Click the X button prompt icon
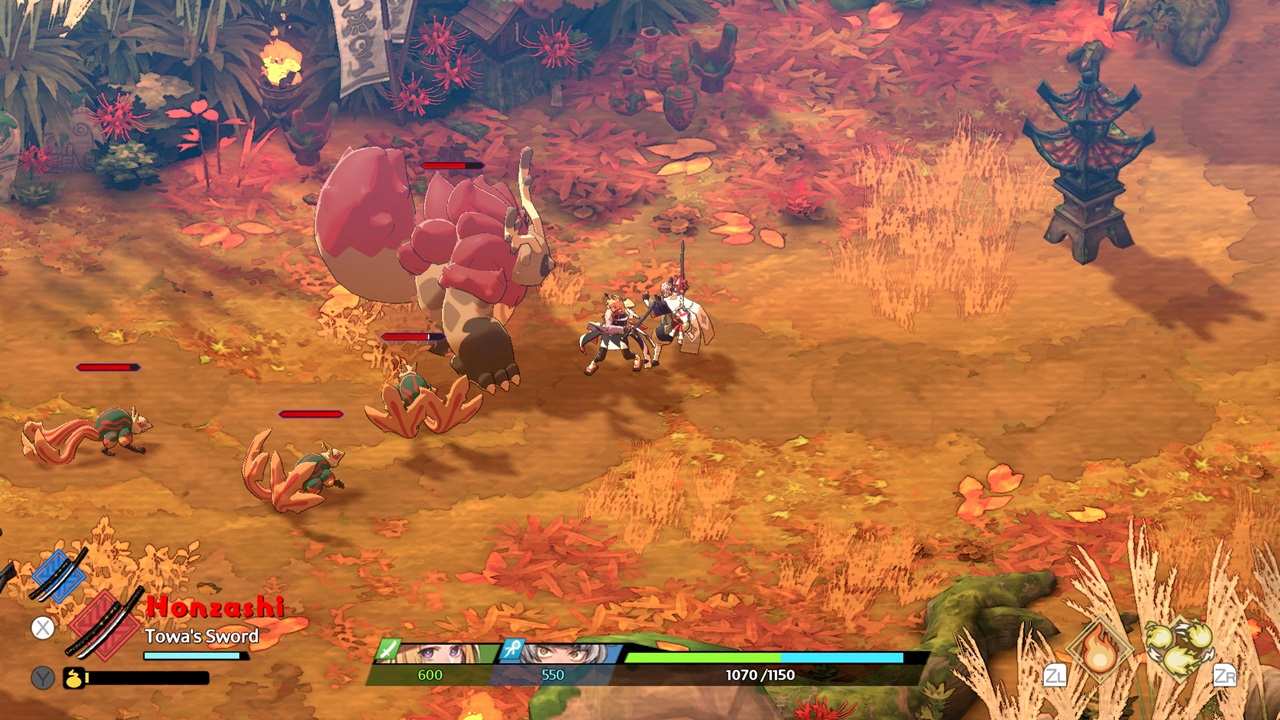Screen dimensions: 1280x720 43,625
